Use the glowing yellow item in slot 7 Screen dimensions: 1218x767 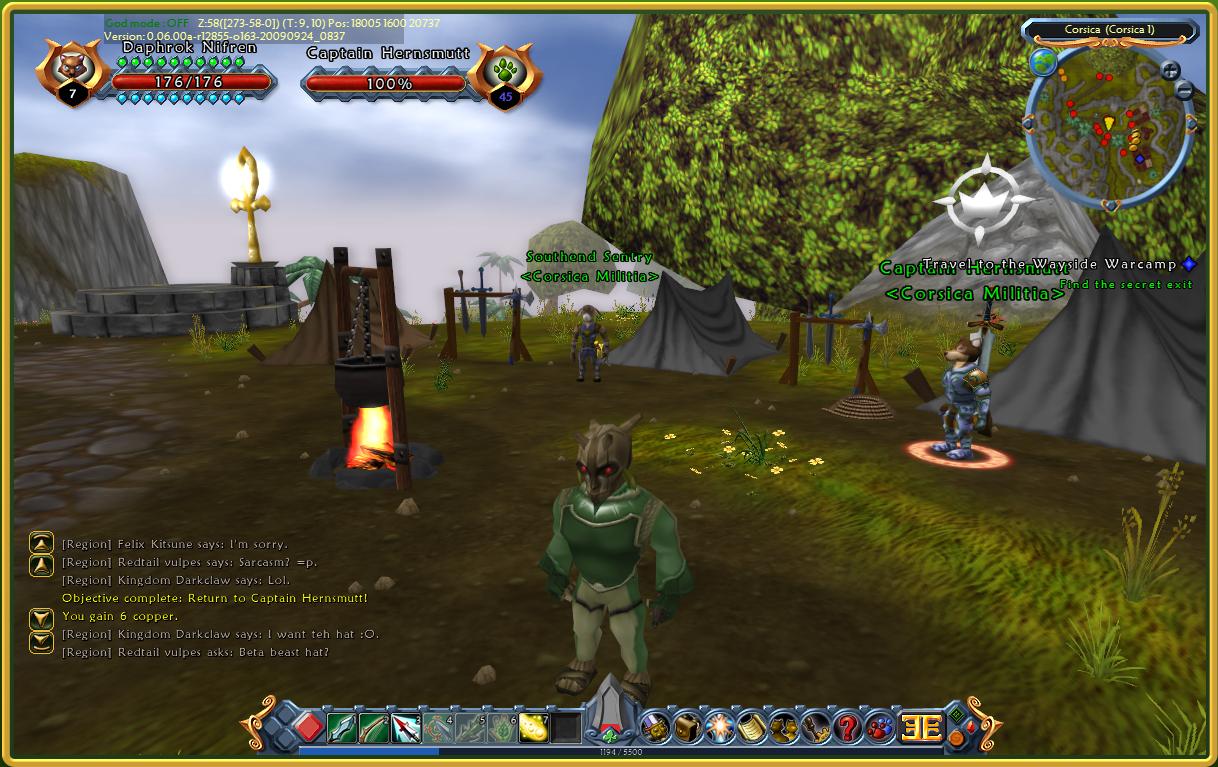click(535, 728)
